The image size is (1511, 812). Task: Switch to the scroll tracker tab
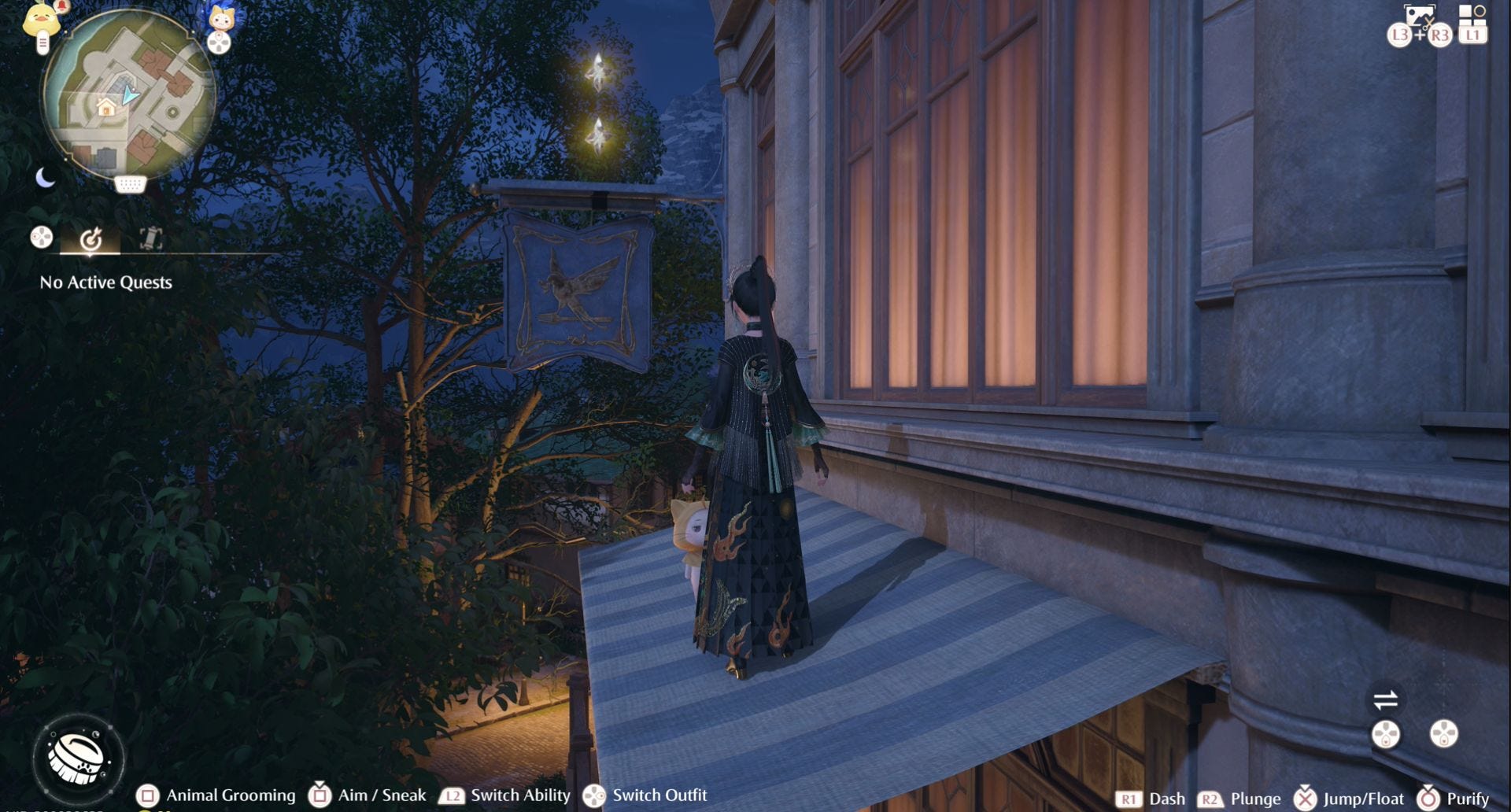tap(150, 238)
